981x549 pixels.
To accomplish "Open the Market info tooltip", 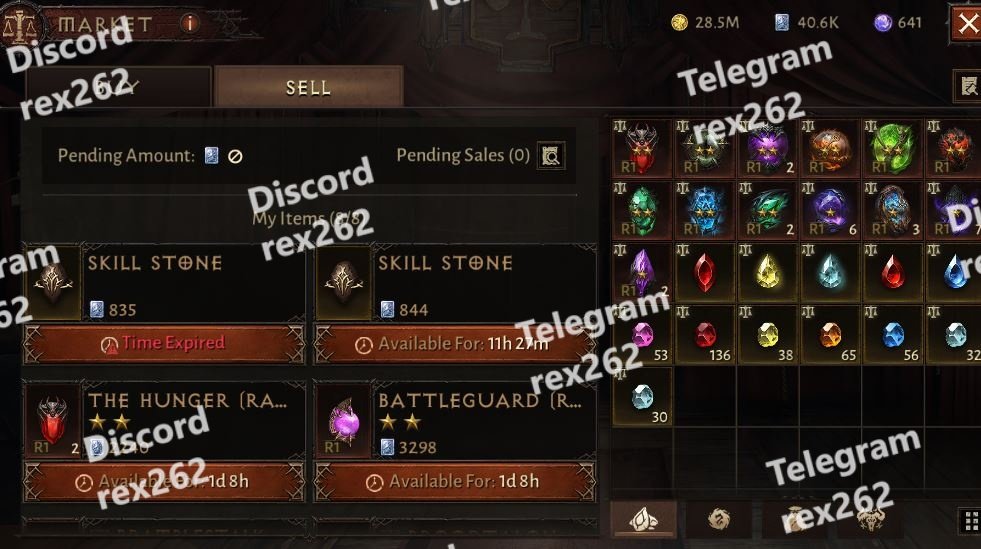I will coord(190,23).
